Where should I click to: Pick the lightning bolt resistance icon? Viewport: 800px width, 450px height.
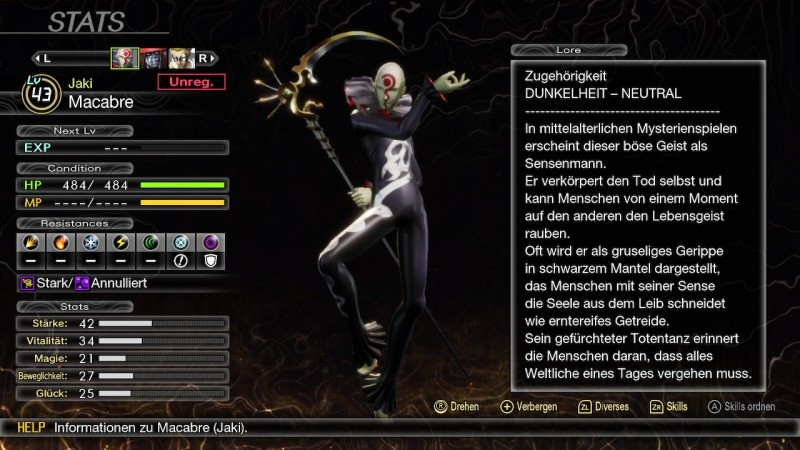[118, 242]
